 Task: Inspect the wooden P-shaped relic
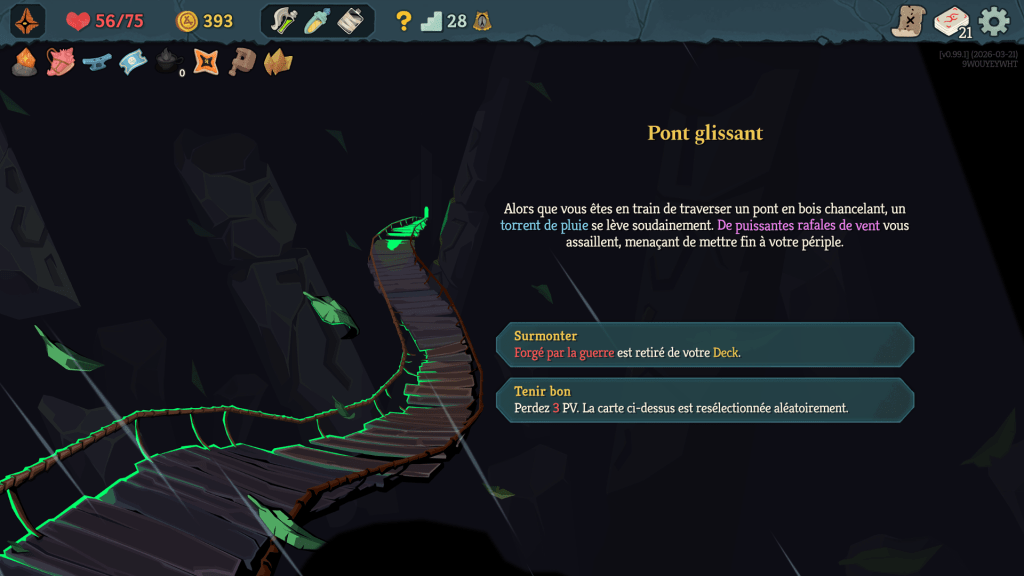241,63
